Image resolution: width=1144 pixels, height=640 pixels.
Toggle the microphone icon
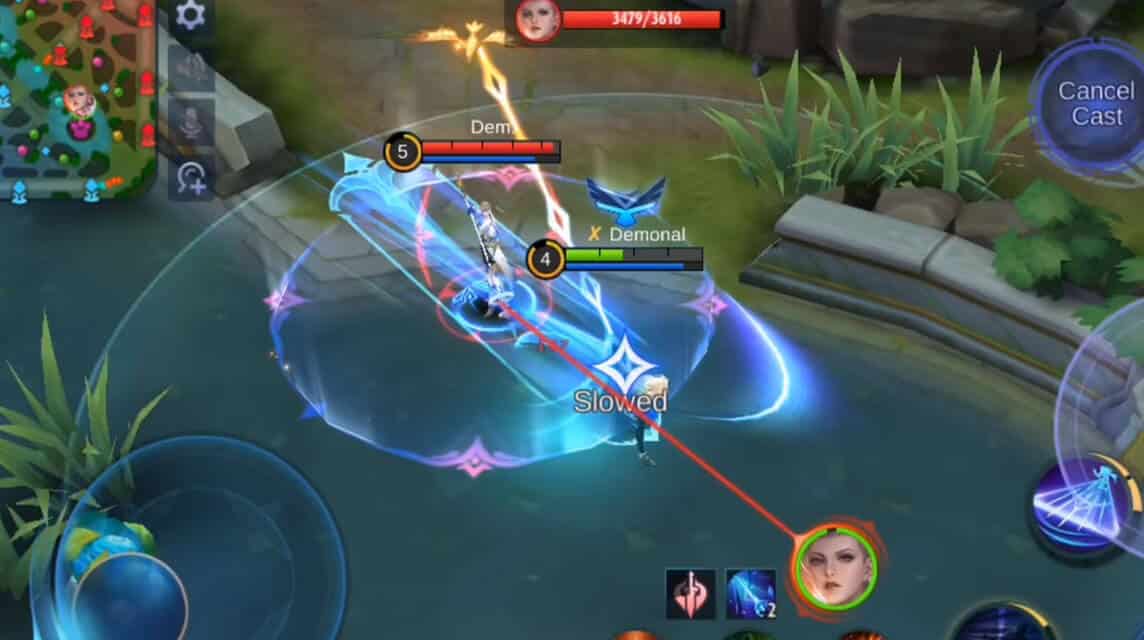coord(190,122)
